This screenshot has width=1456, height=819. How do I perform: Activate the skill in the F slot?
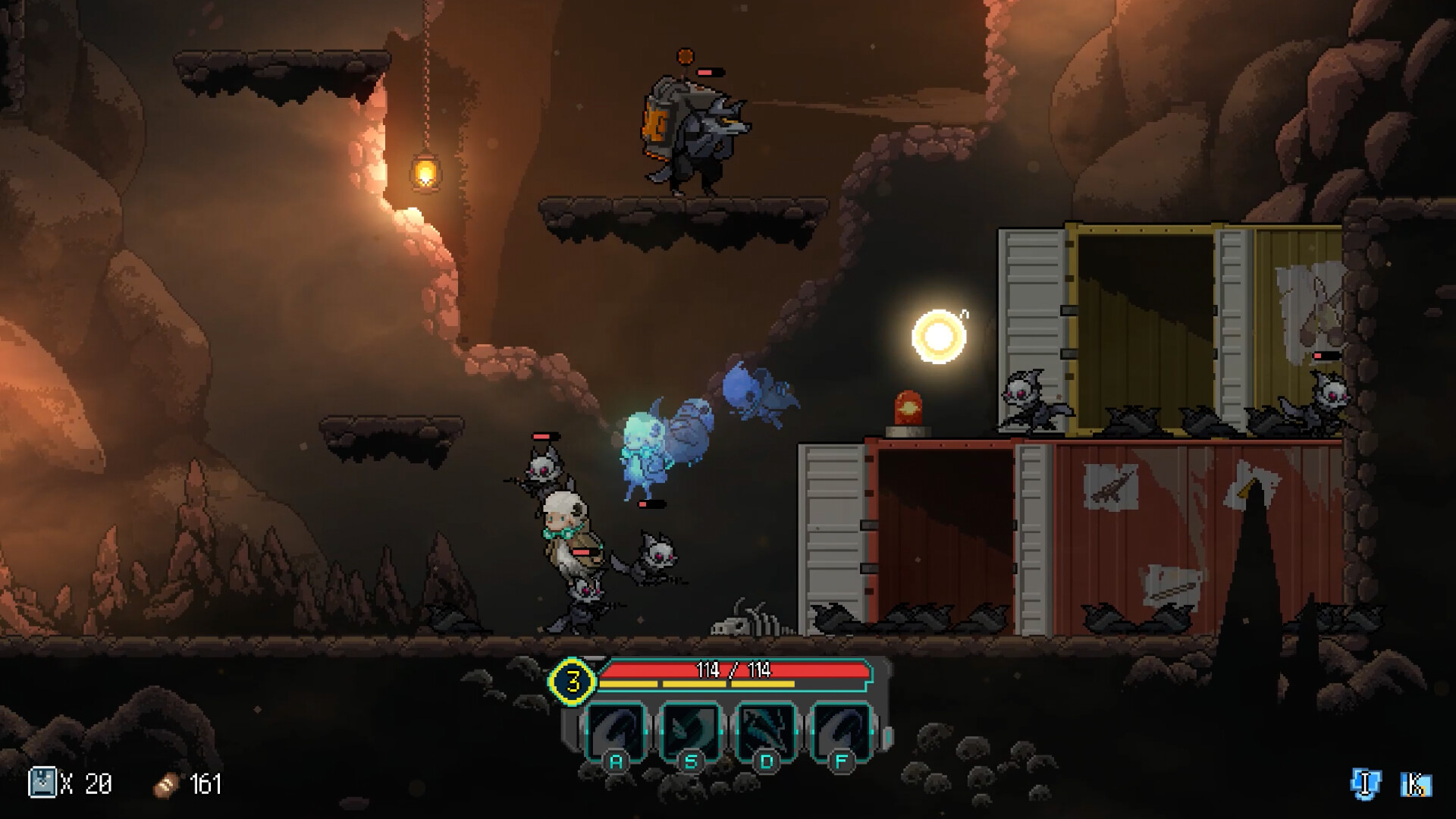840,731
